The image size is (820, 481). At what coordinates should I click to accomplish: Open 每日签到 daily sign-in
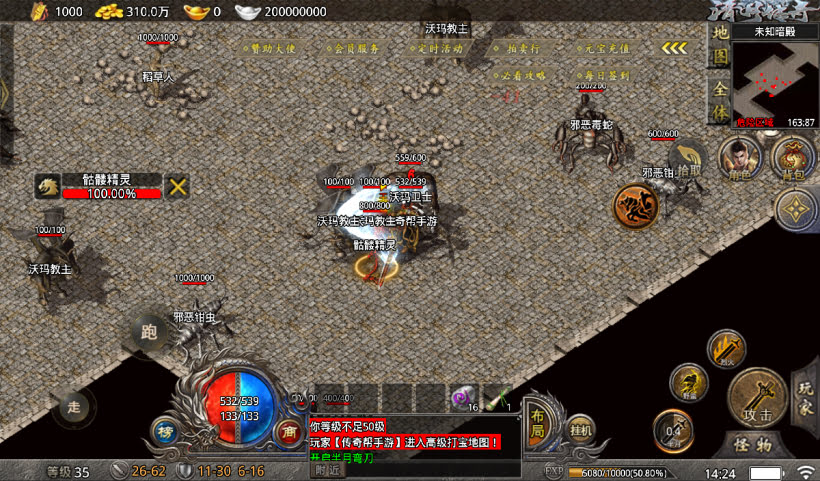point(605,75)
